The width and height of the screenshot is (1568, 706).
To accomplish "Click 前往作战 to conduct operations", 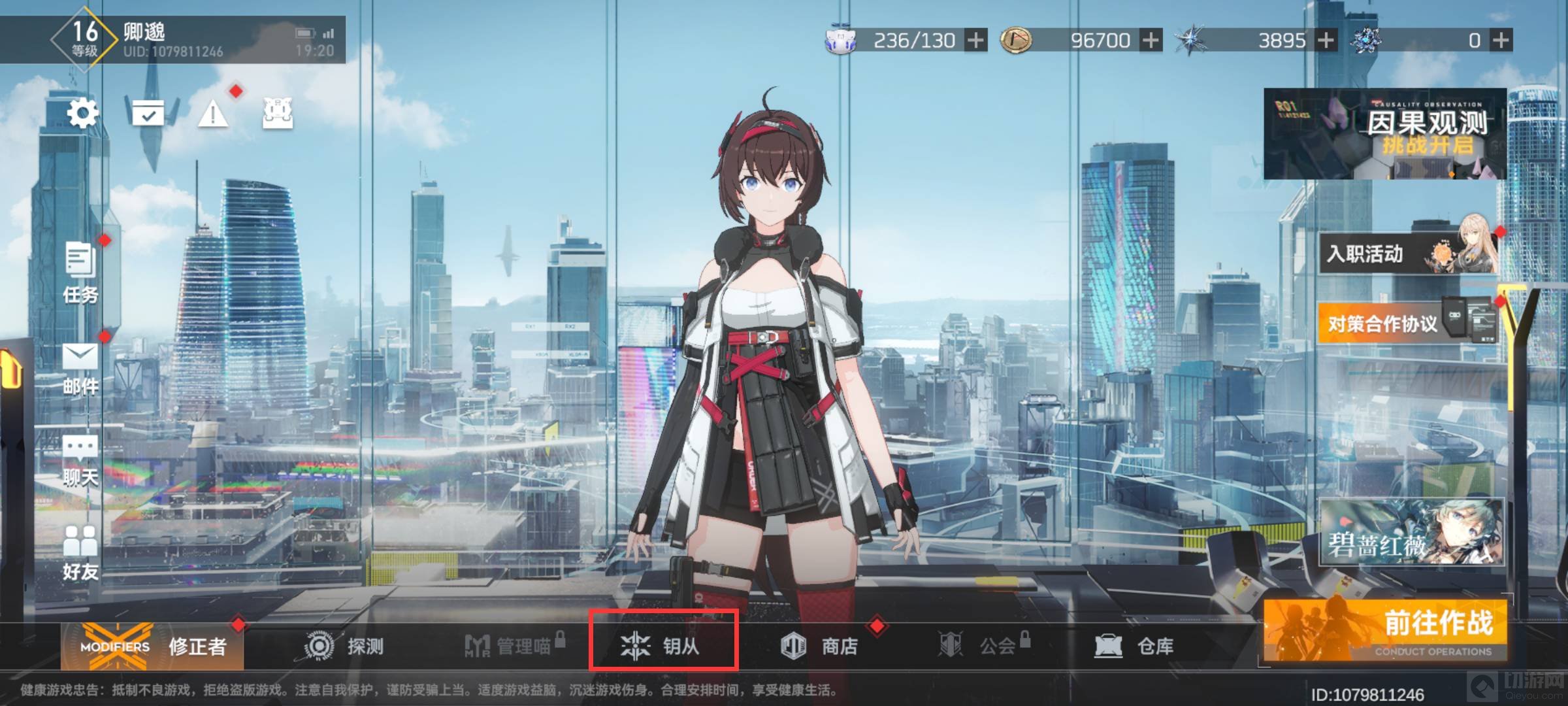I will tap(1385, 630).
